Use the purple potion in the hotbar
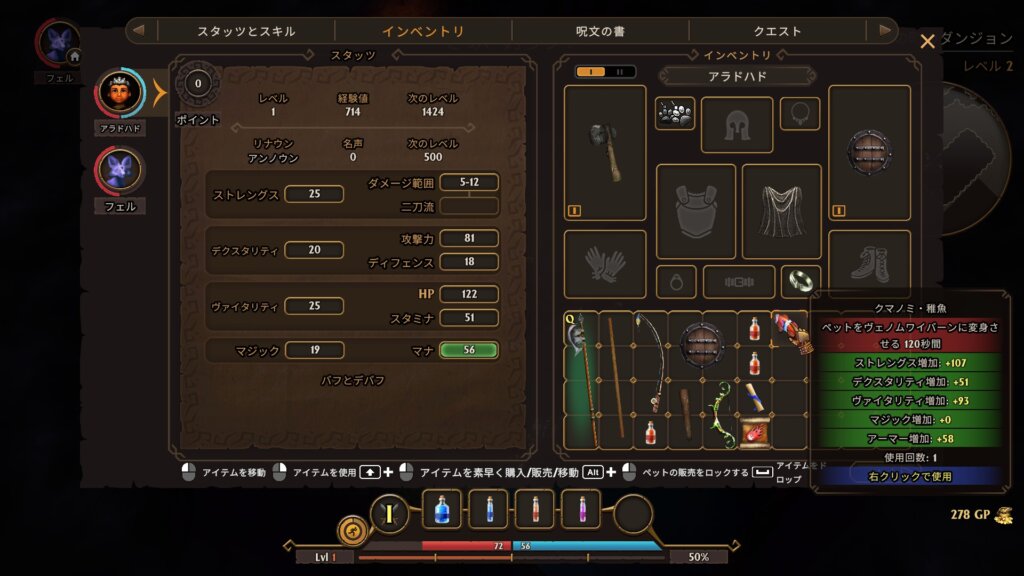Viewport: 1024px width, 576px height. [x=580, y=510]
